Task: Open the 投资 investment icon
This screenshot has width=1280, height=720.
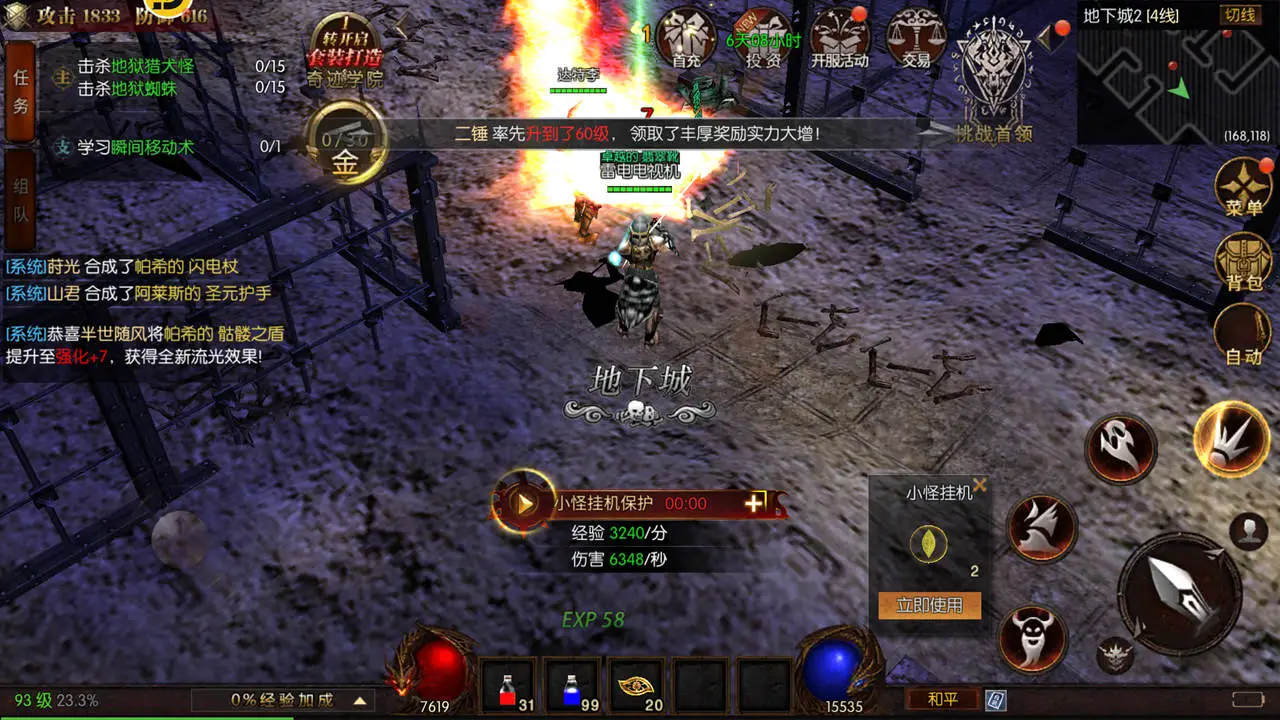Action: click(x=763, y=38)
